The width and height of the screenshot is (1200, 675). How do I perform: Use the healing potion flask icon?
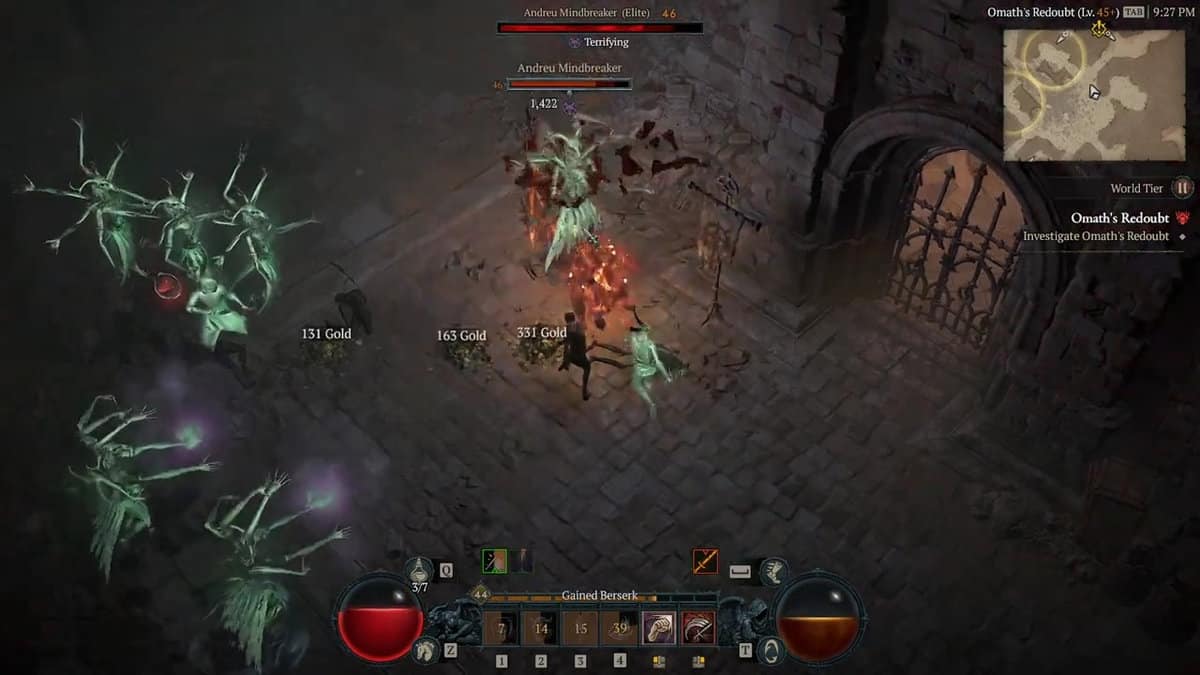tap(420, 569)
